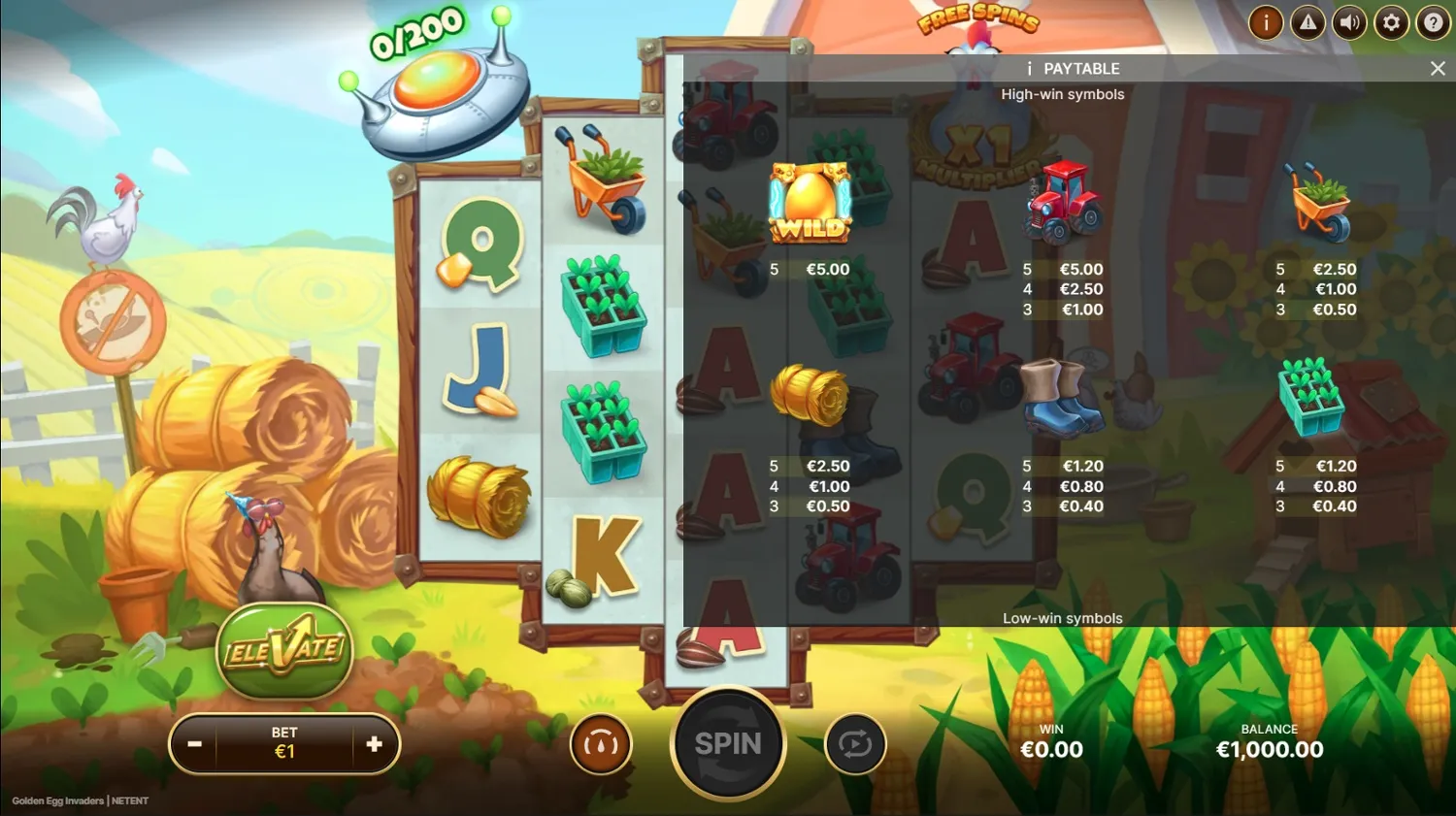Click the responsible gaming warning triangle icon
1456x816 pixels.
coord(1307,22)
